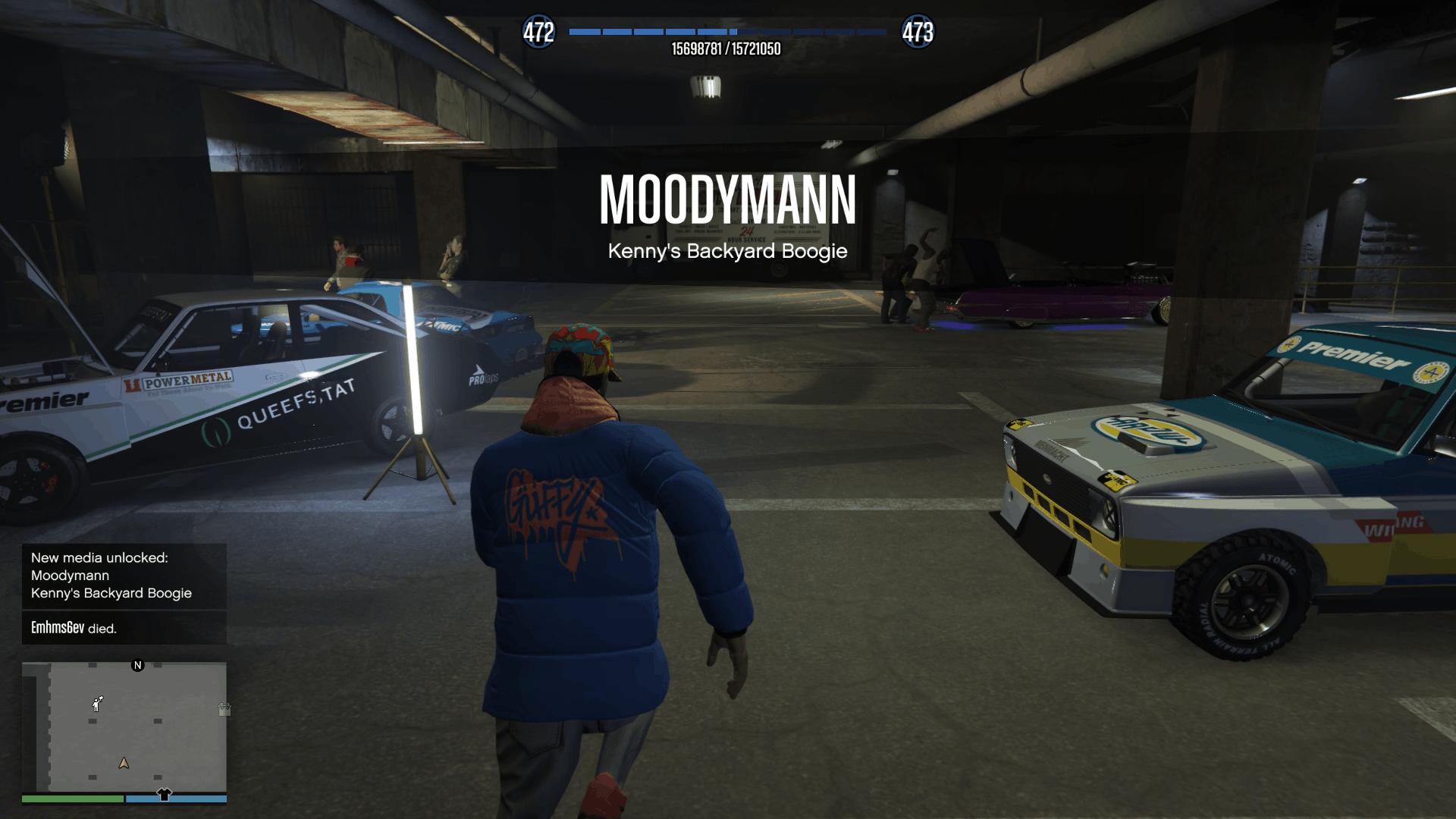Select the black t-shirt blip on minimap

click(164, 795)
